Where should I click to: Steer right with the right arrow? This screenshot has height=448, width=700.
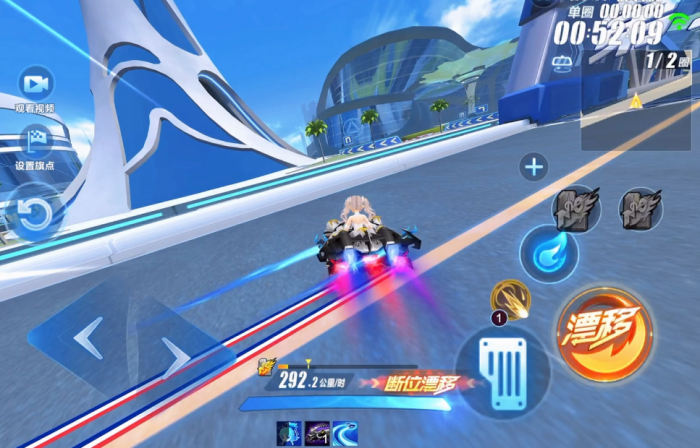(x=178, y=350)
